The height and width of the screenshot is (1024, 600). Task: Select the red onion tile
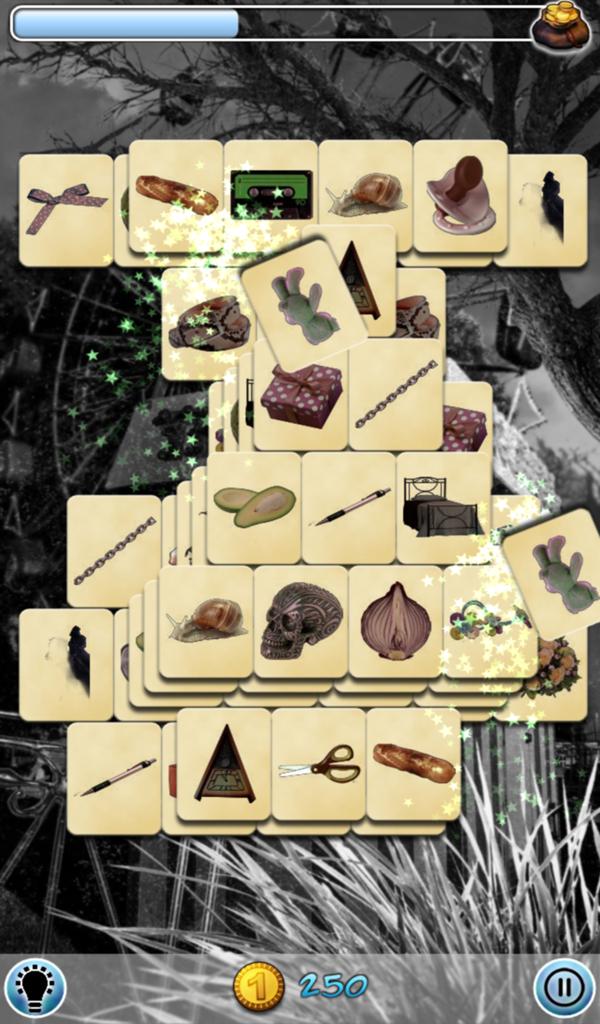coord(395,621)
